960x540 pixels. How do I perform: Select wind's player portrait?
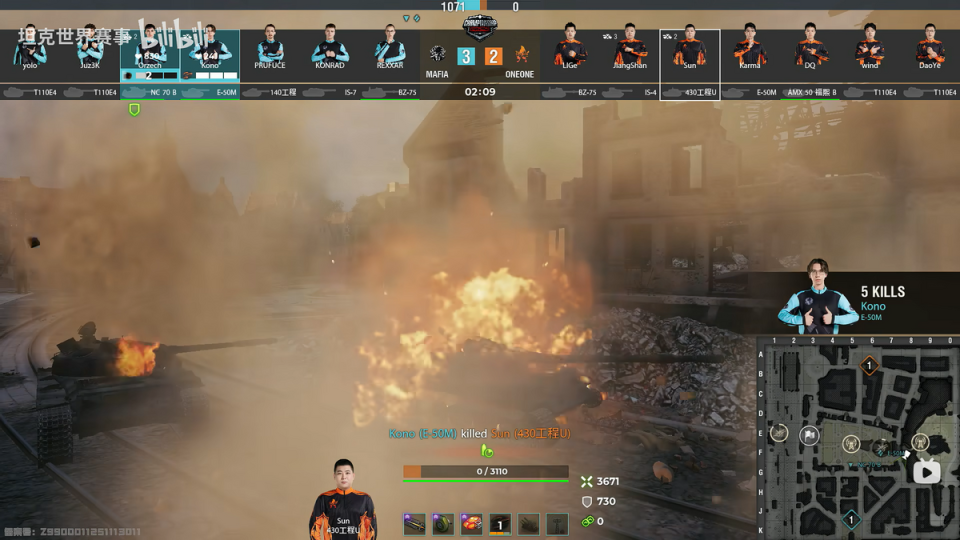pos(870,50)
